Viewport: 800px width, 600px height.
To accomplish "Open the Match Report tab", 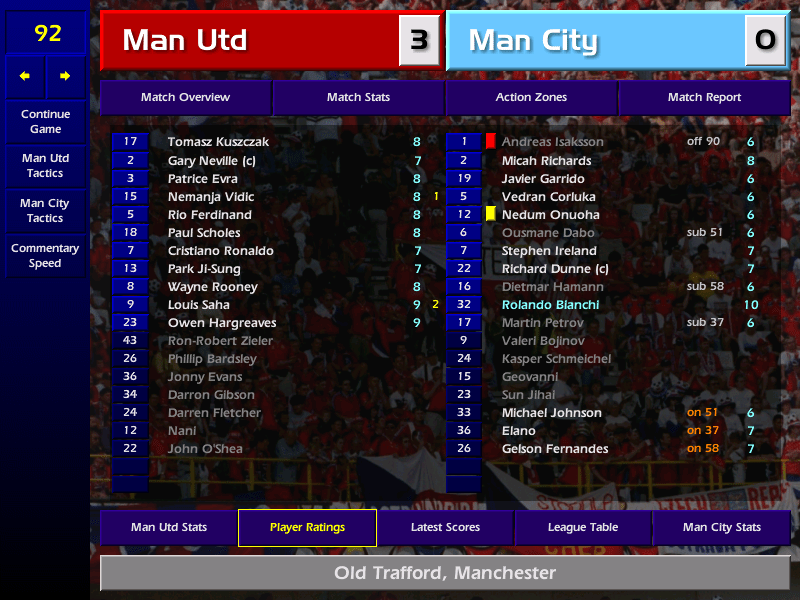I will (x=704, y=98).
